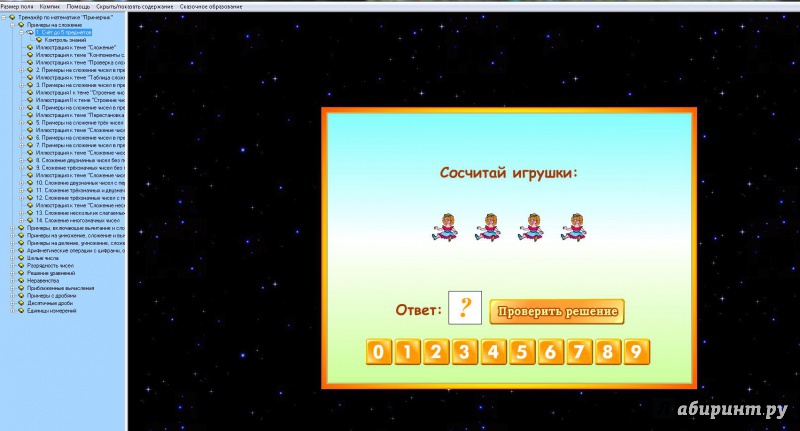Select the digit 2 button
800x431 pixels.
tap(434, 352)
